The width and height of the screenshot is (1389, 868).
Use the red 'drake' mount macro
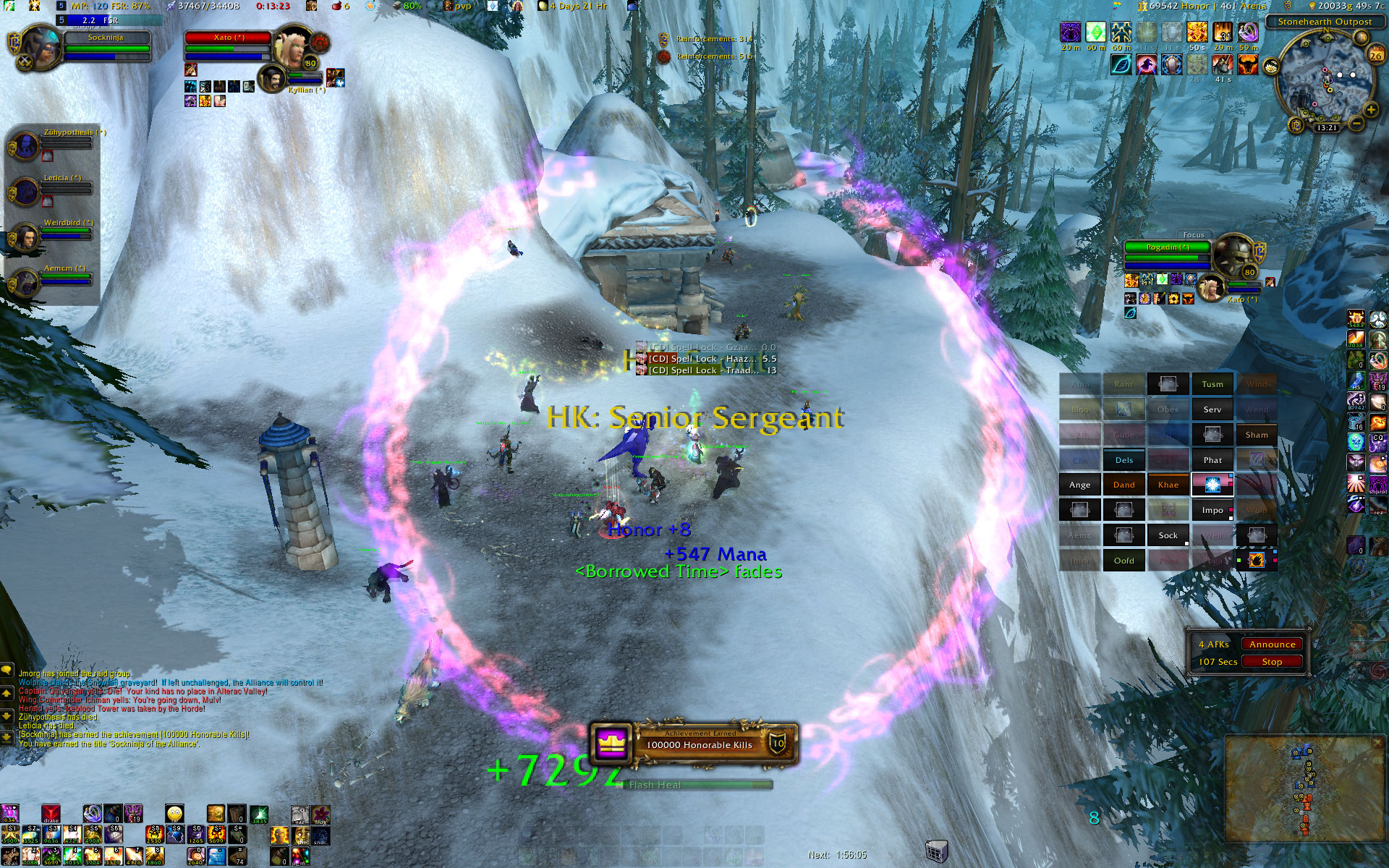pyautogui.click(x=51, y=814)
